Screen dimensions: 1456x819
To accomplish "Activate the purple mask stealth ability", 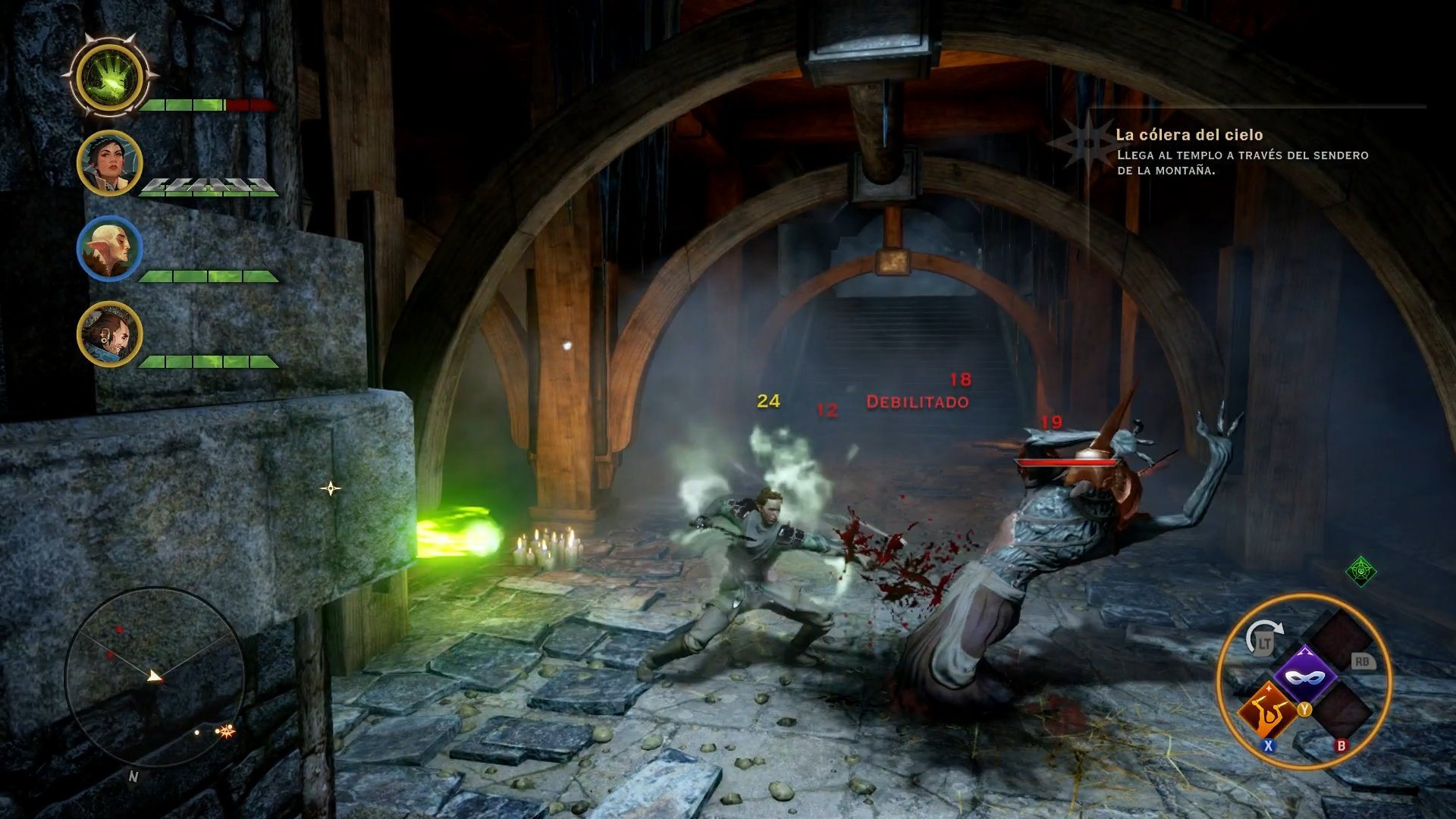I will click(1304, 676).
